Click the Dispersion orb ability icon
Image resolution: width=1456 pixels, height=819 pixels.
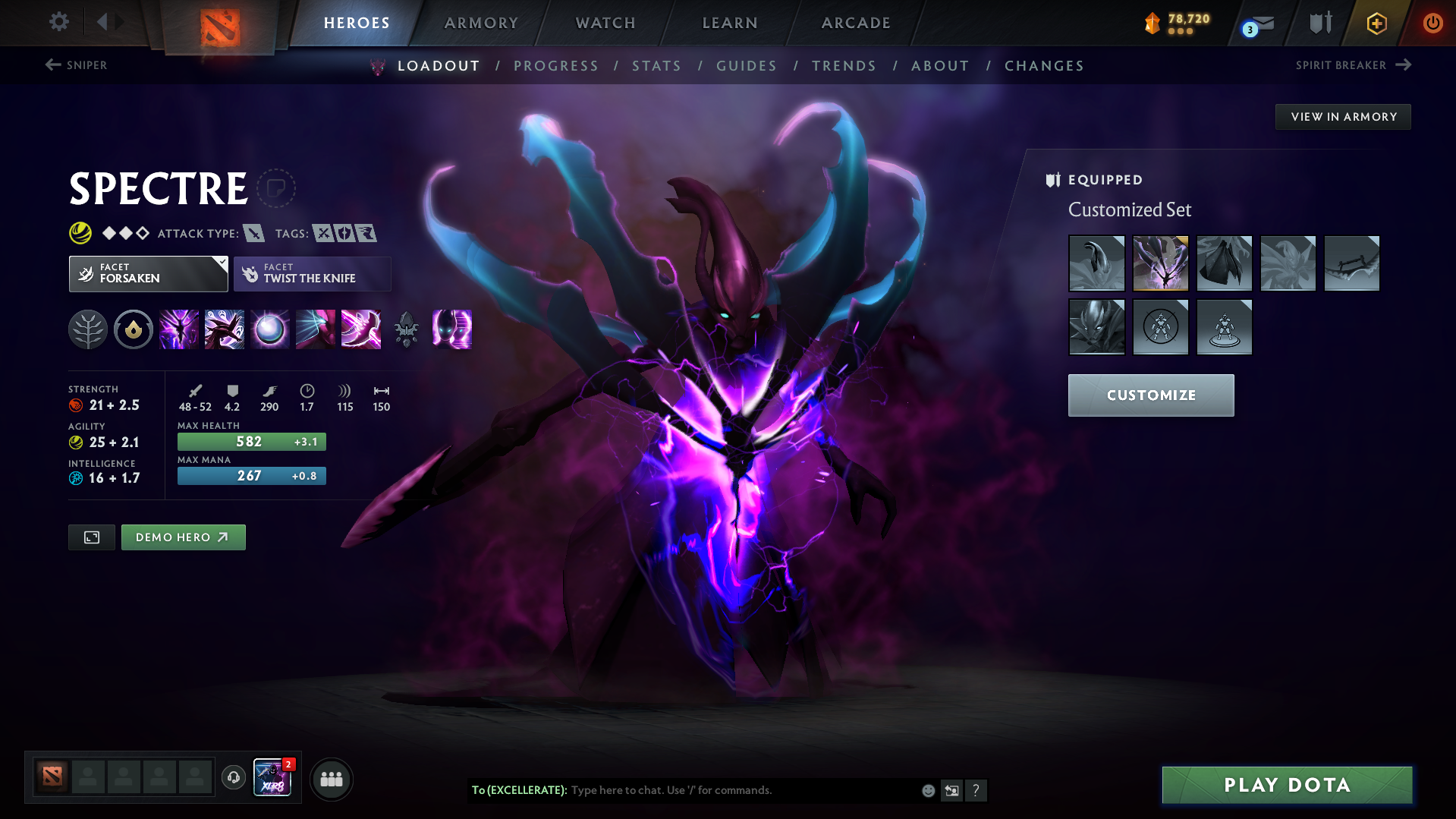point(269,329)
